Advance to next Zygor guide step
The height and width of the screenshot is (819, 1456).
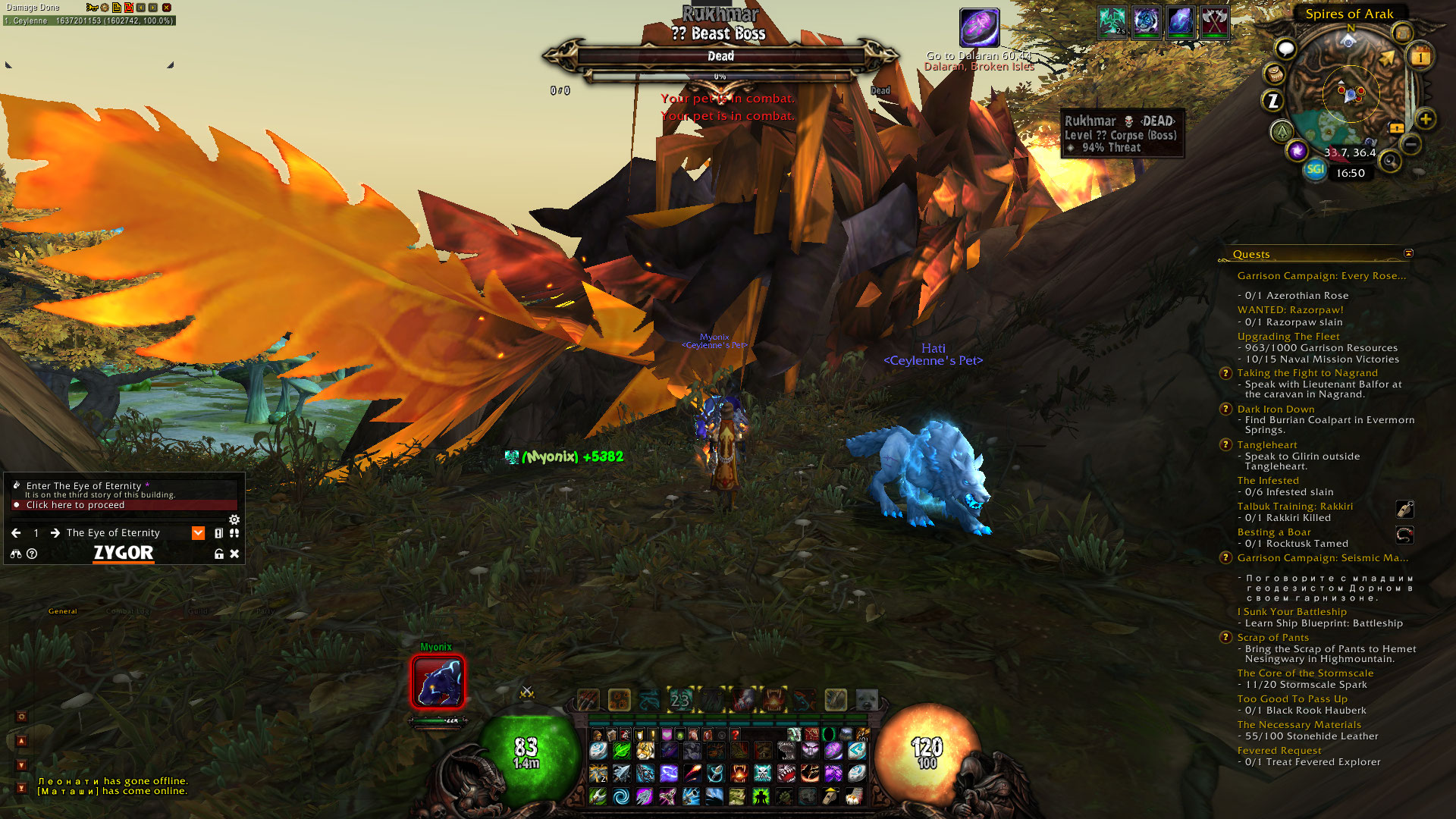point(55,533)
